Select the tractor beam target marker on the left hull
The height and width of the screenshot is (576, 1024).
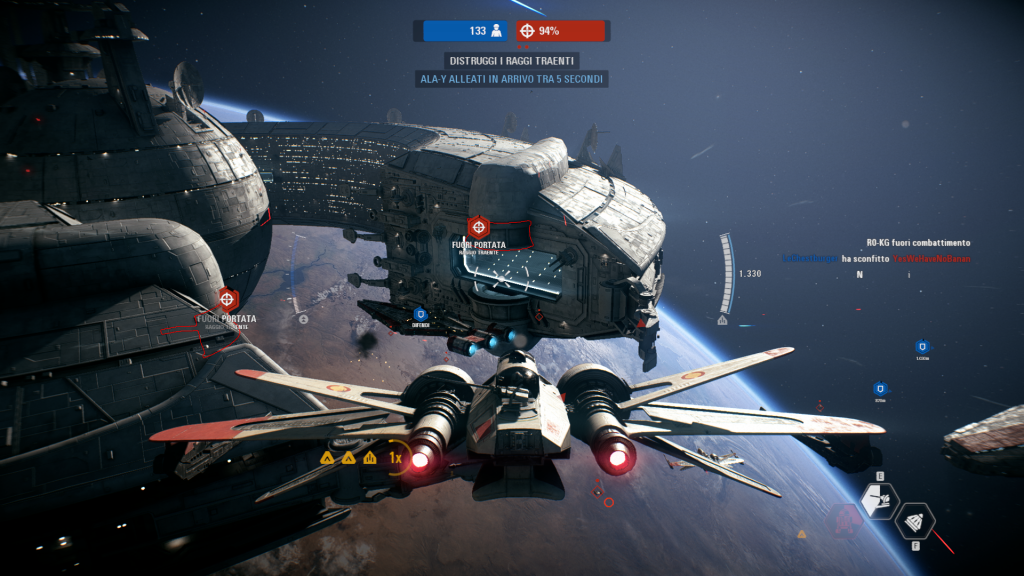[228, 299]
